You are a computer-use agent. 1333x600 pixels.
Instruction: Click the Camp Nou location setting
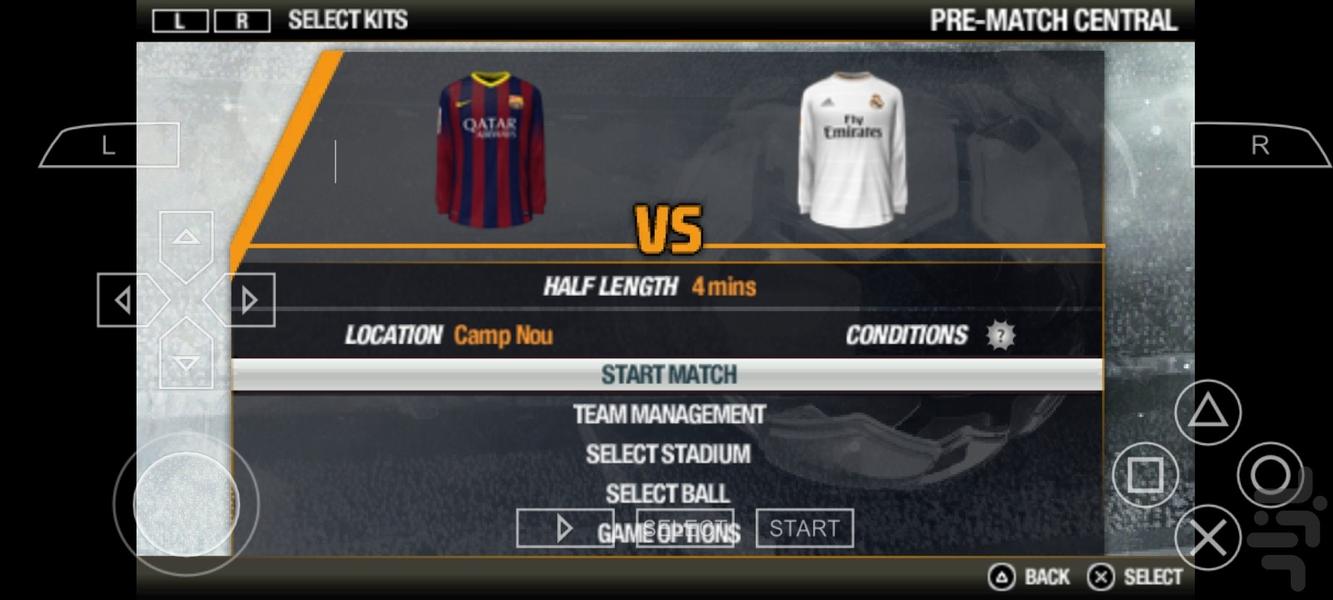coord(502,335)
